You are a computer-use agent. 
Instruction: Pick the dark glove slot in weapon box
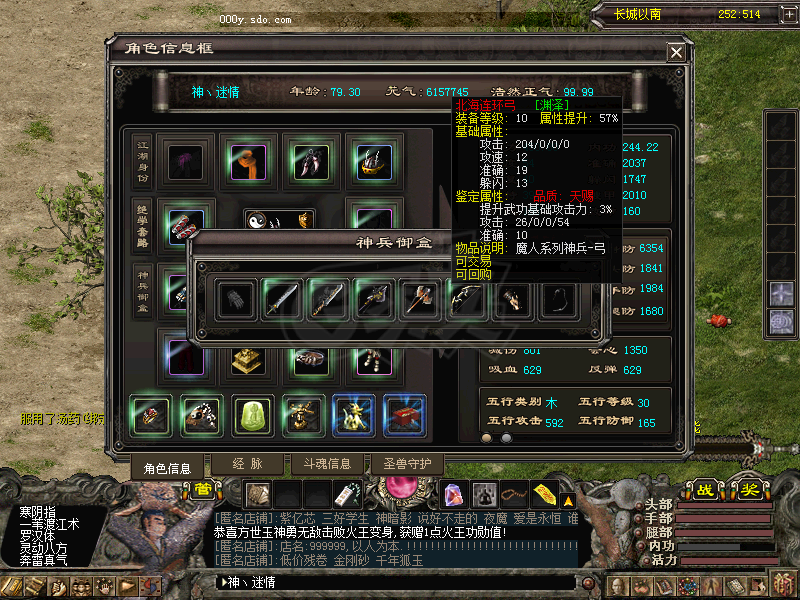pyautogui.click(x=236, y=299)
